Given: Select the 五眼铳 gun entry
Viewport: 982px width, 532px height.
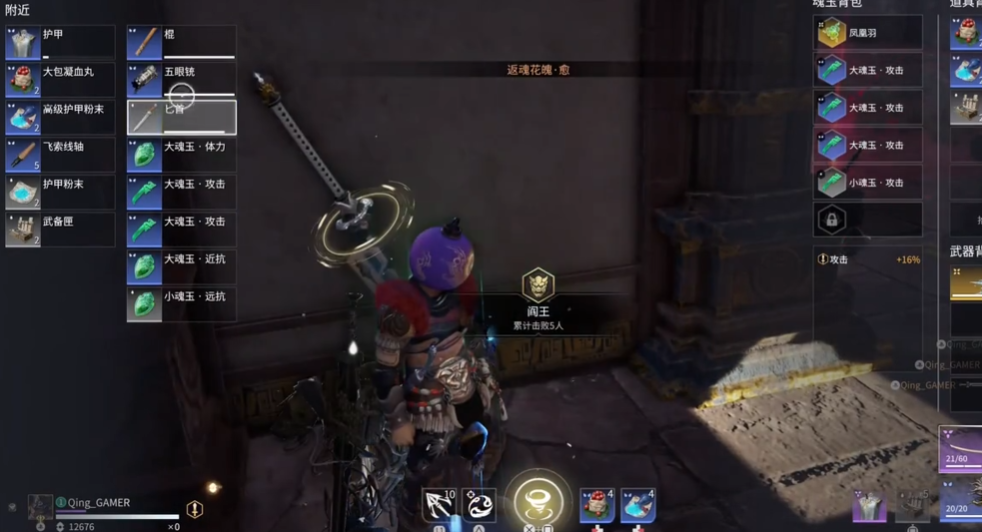Looking at the screenshot, I should [x=181, y=80].
